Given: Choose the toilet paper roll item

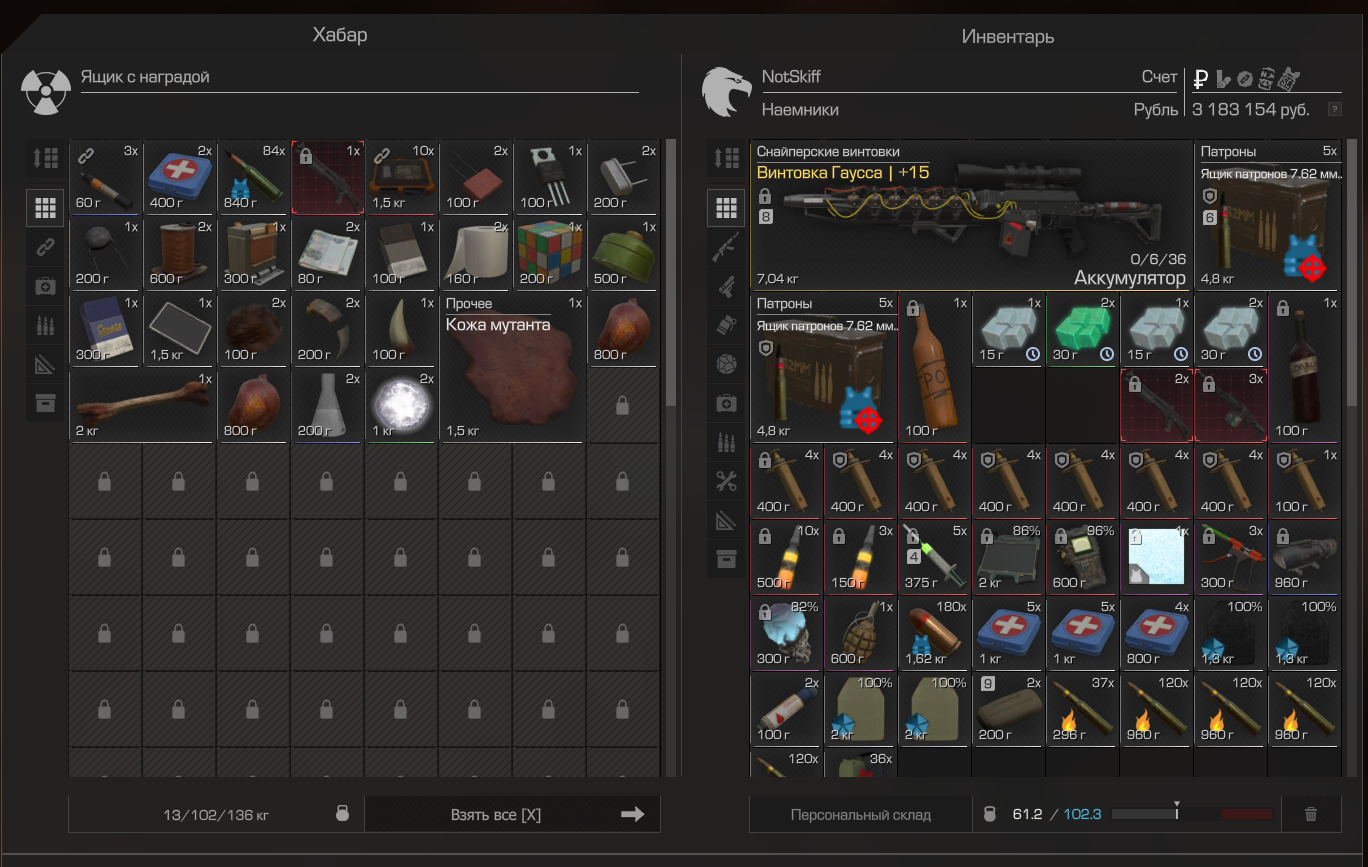Looking at the screenshot, I should point(475,252).
